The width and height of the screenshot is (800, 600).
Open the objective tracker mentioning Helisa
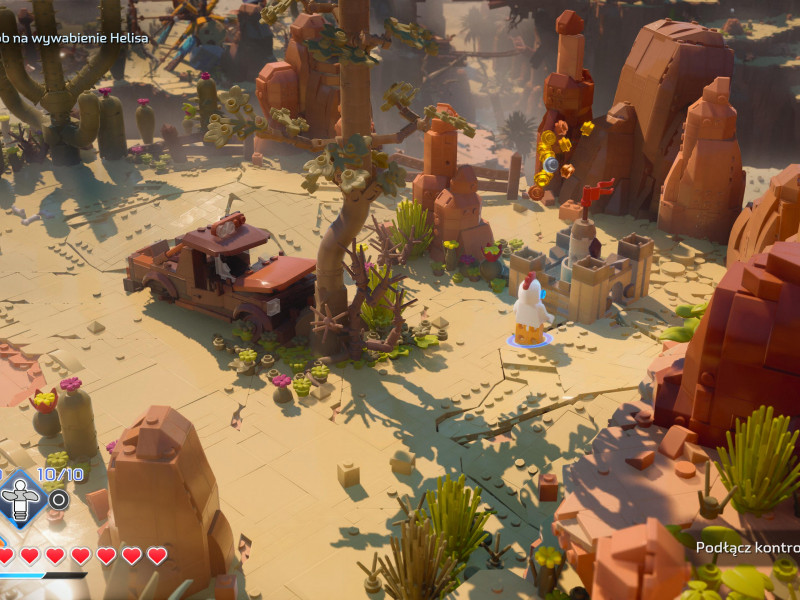(73, 38)
